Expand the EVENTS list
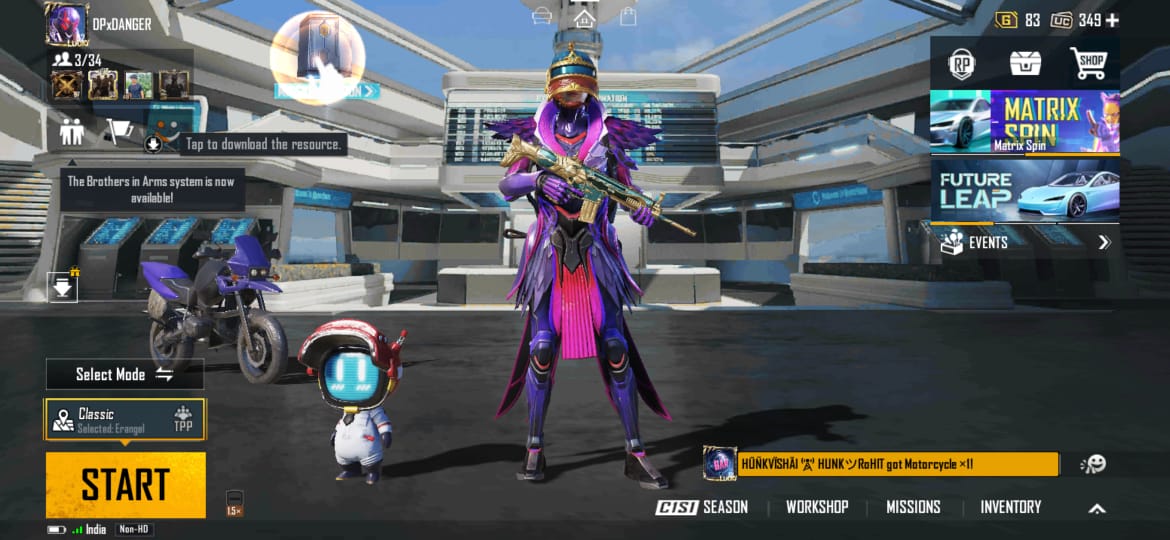The image size is (1170, 540). point(1025,242)
